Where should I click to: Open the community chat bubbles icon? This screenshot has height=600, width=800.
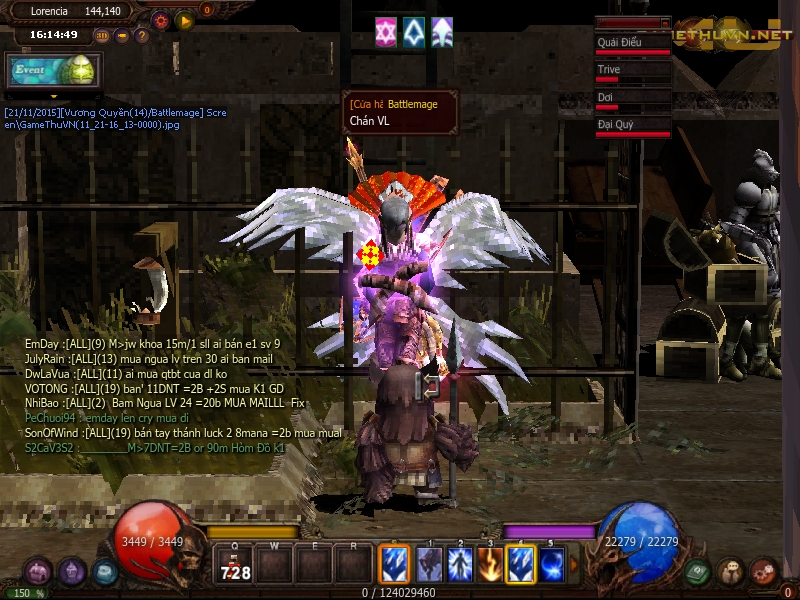(x=731, y=572)
